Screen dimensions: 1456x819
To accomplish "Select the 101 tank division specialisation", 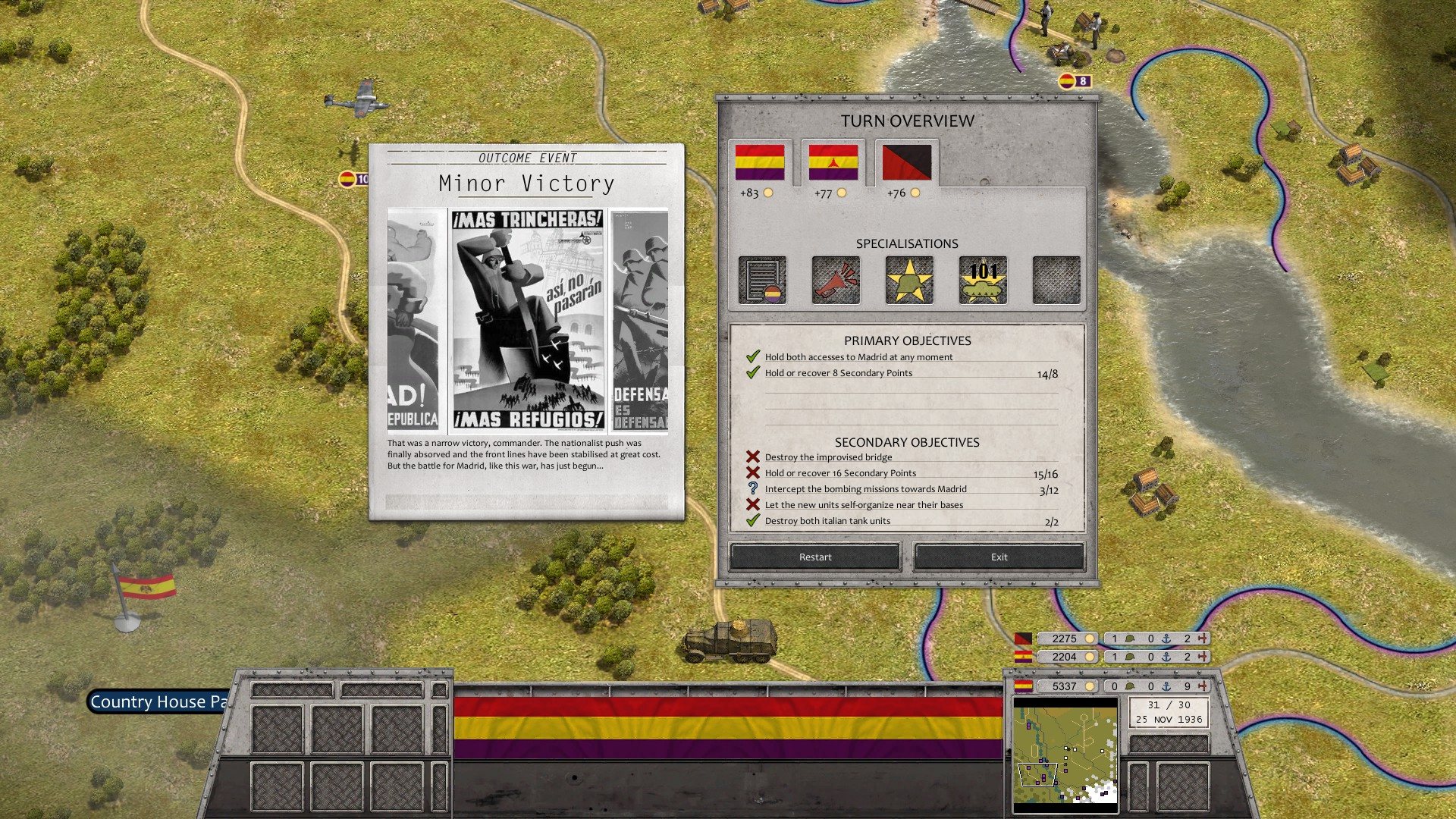I will click(x=982, y=280).
